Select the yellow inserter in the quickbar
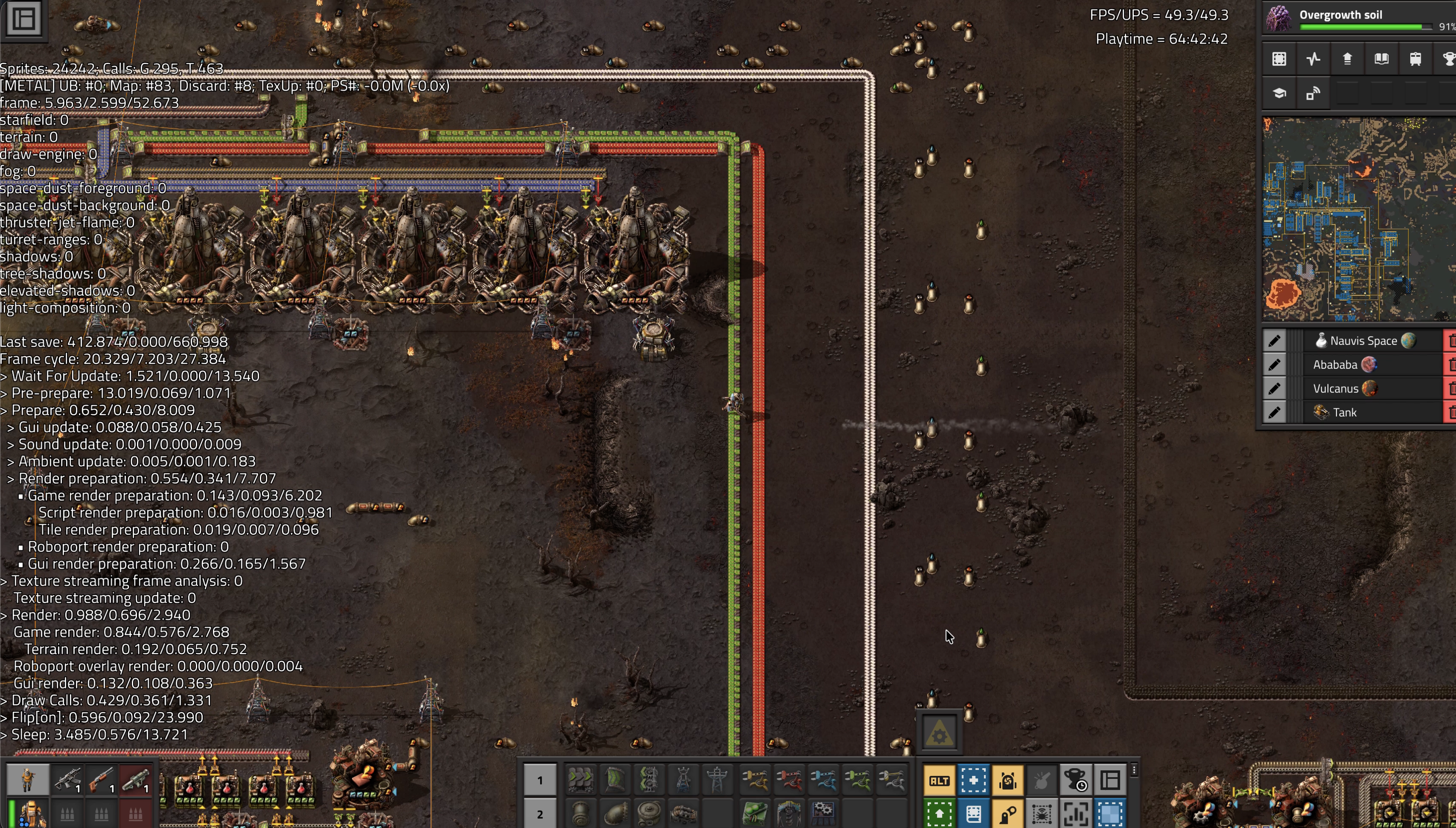Screen dimensions: 1456x828 754,780
